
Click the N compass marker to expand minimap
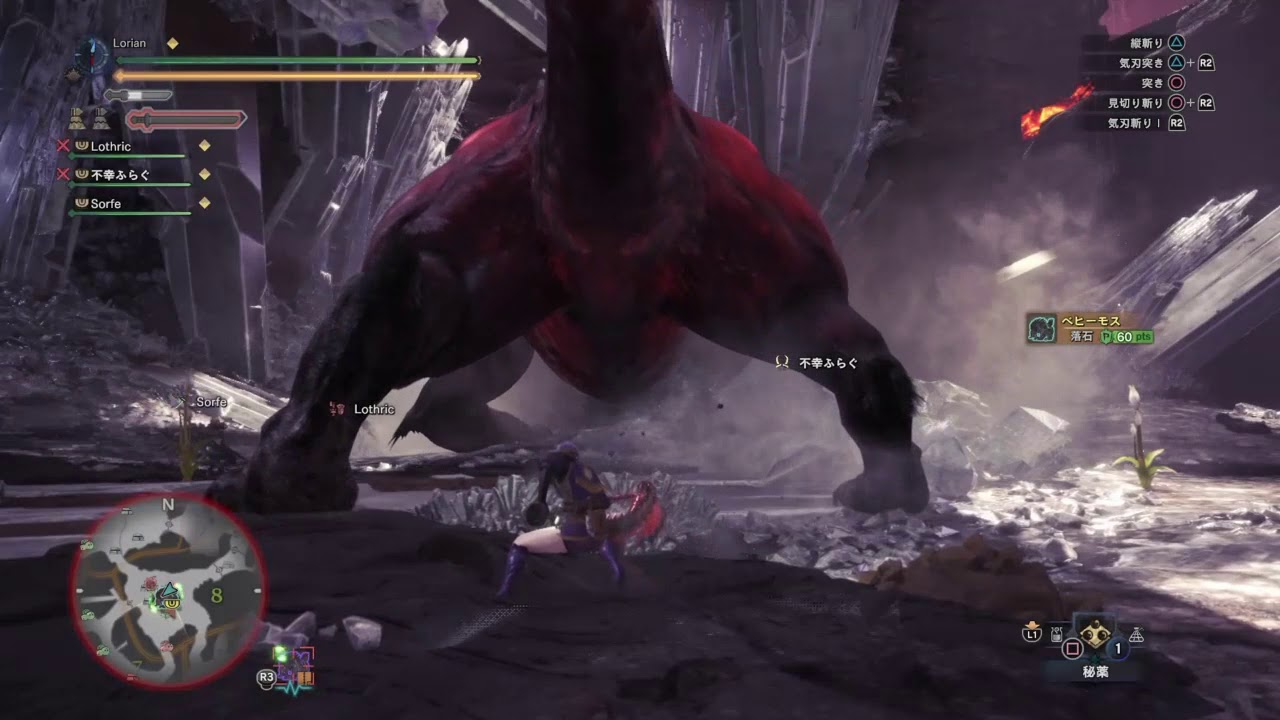point(167,504)
